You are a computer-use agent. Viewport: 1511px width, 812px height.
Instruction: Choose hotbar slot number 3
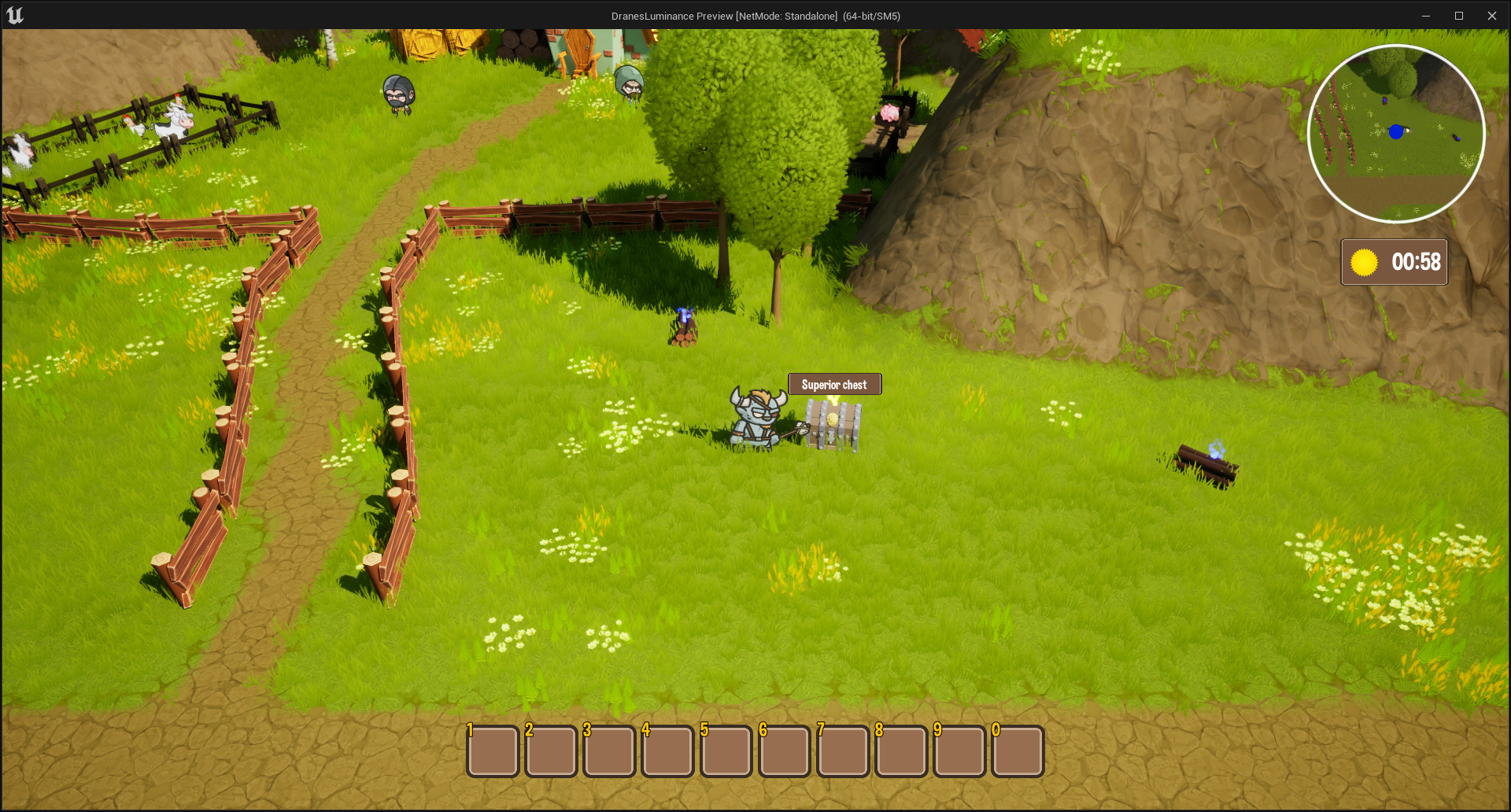click(x=609, y=751)
